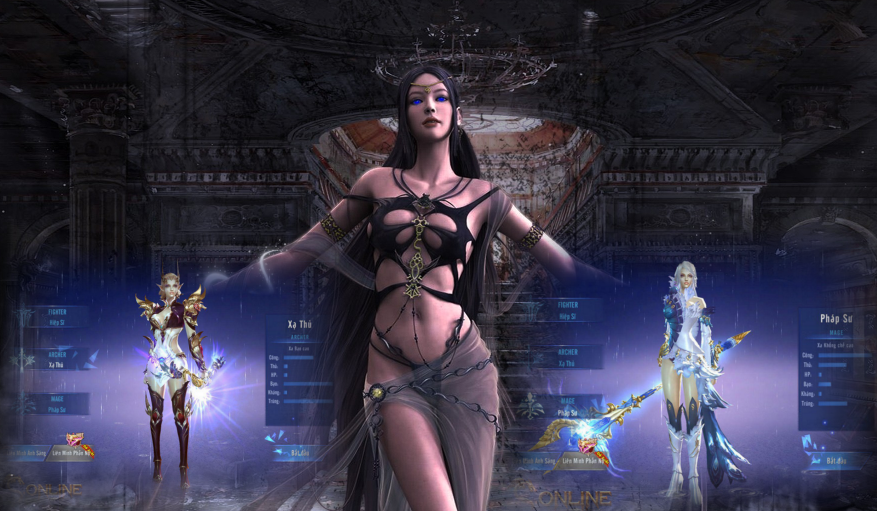
Task: Choose FIGHTER Hiệp Sĩ beside the white-robed mage
Action: coord(568,308)
